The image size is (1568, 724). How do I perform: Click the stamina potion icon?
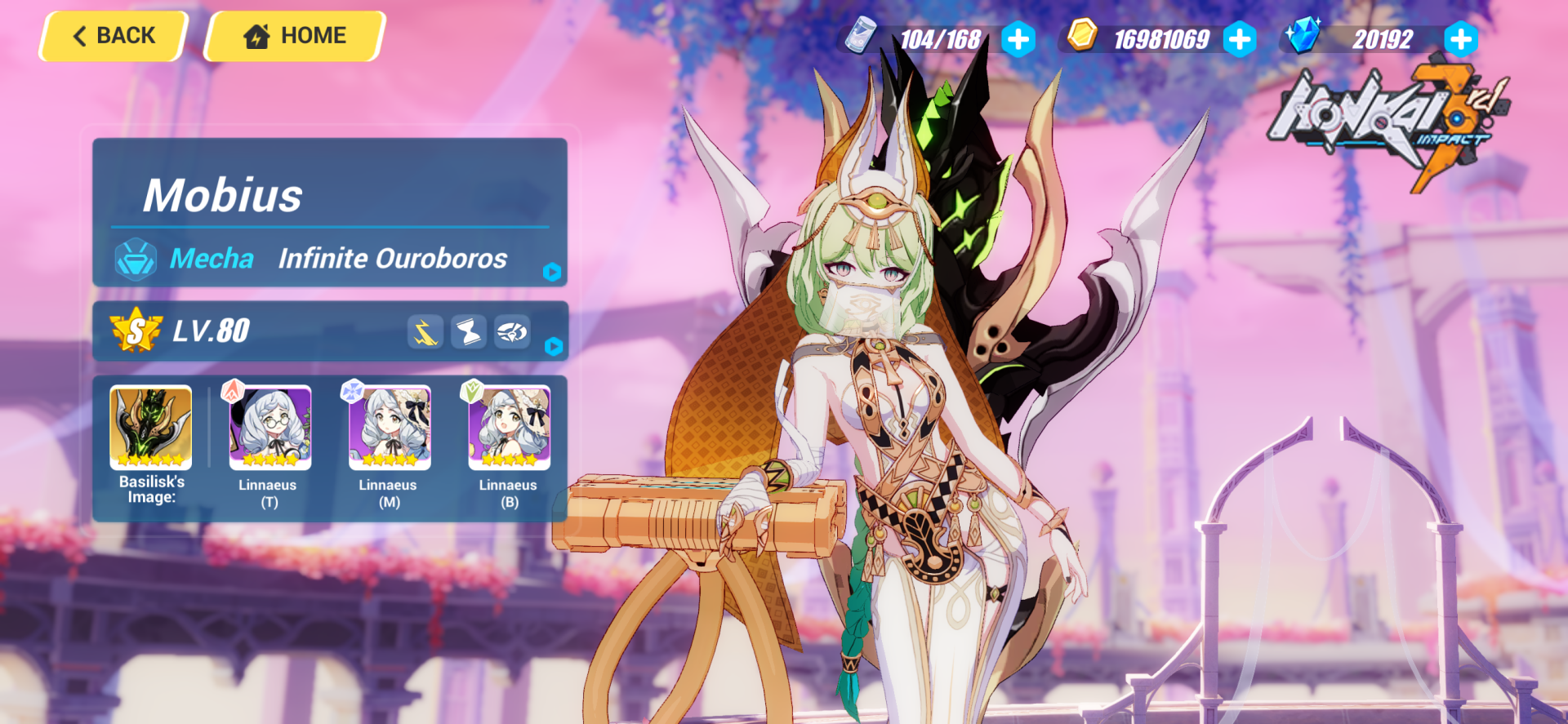(x=861, y=37)
